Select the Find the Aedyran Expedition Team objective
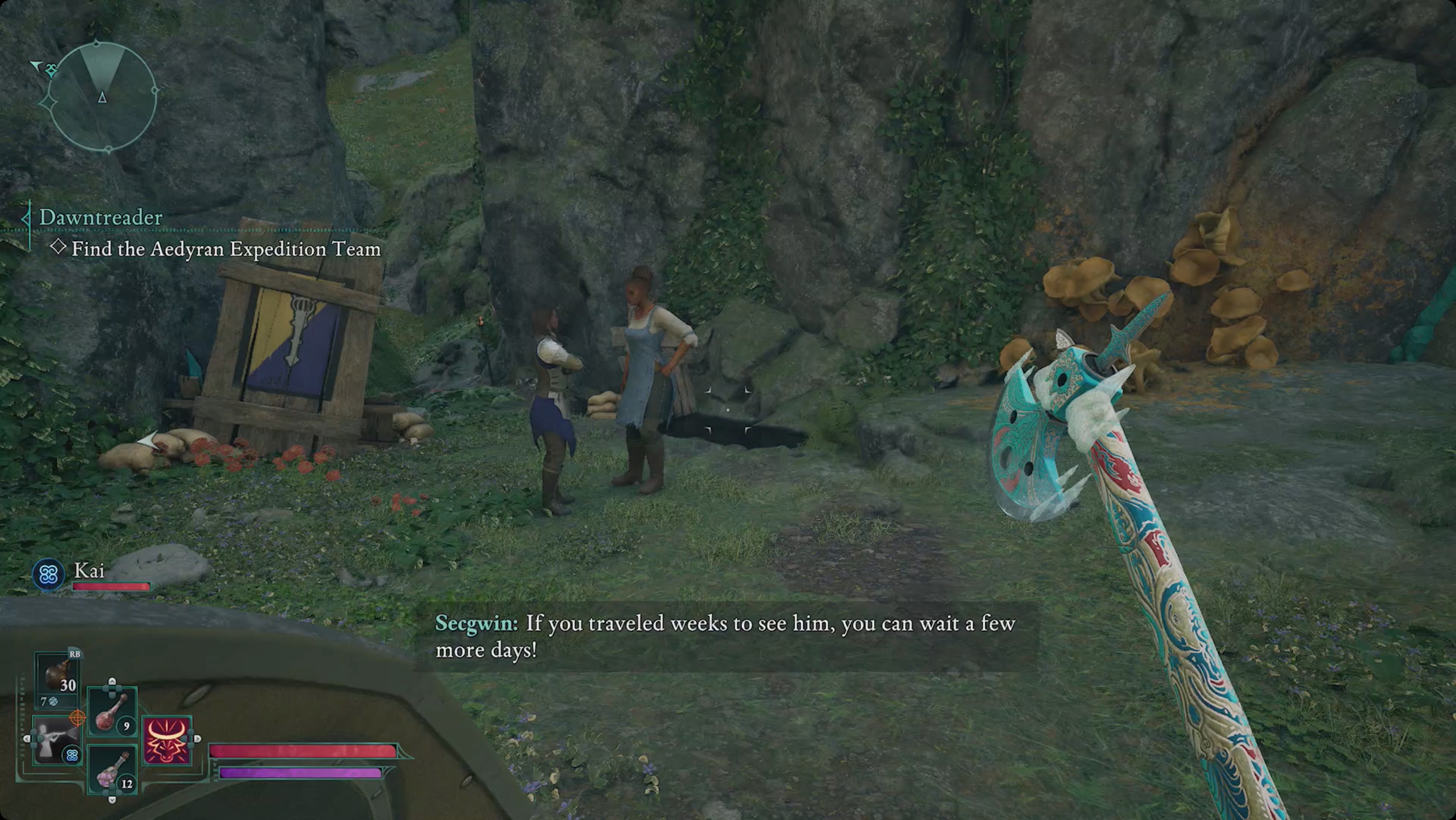The height and width of the screenshot is (820, 1456). (226, 249)
